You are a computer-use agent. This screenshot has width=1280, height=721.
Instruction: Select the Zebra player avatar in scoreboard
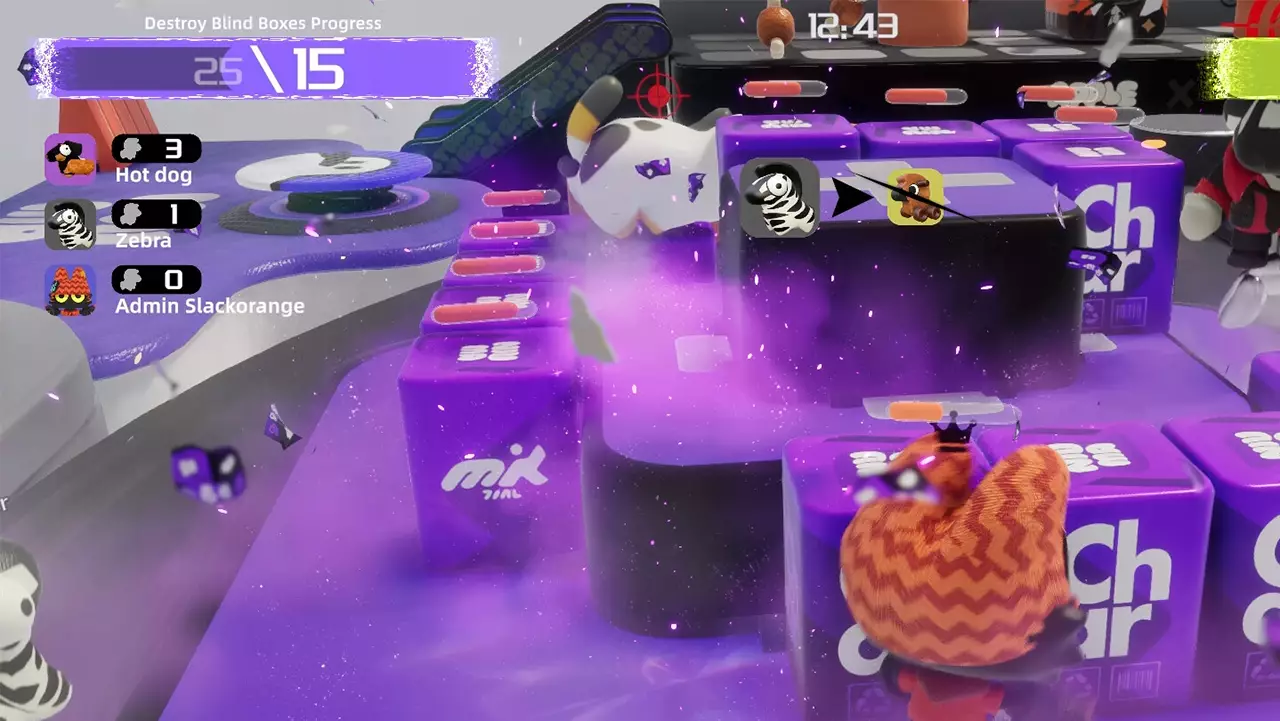tap(70, 225)
